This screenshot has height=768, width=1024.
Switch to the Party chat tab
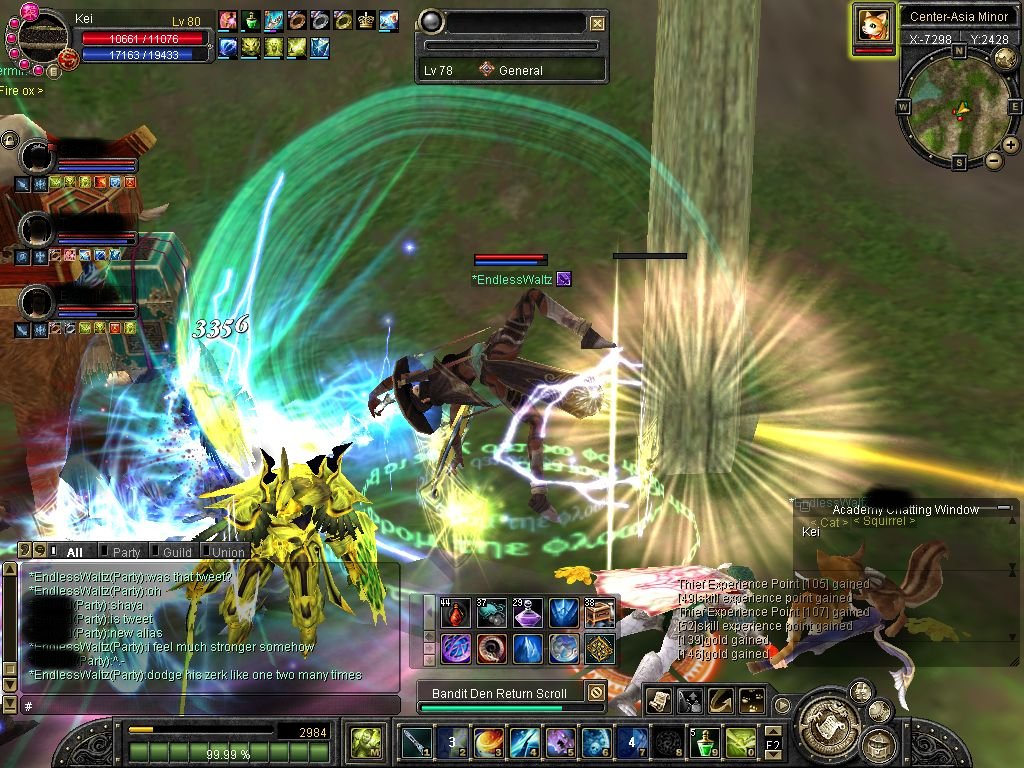click(126, 551)
